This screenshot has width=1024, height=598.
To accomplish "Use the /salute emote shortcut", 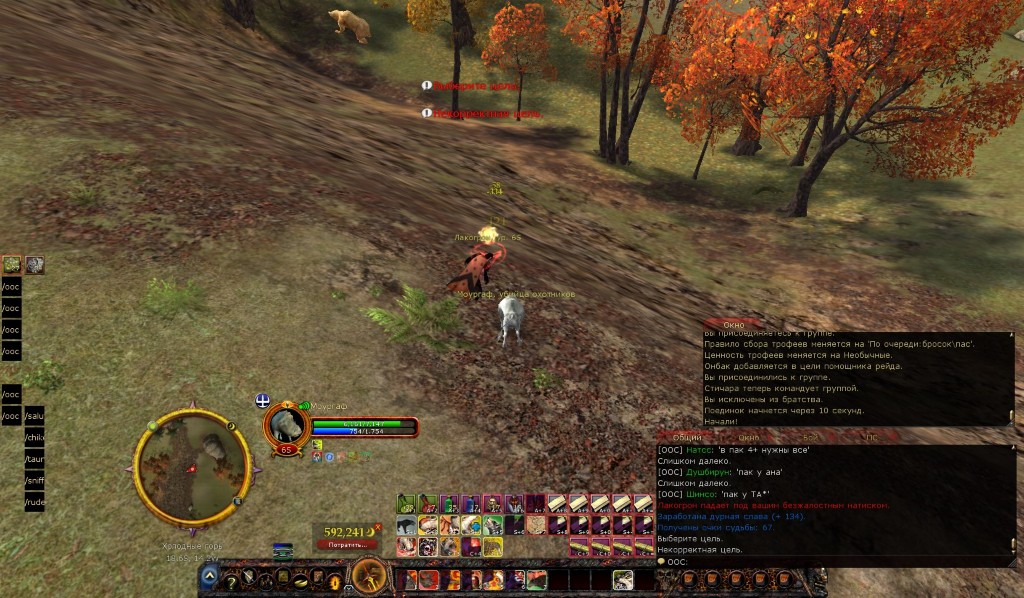I will click(x=35, y=415).
